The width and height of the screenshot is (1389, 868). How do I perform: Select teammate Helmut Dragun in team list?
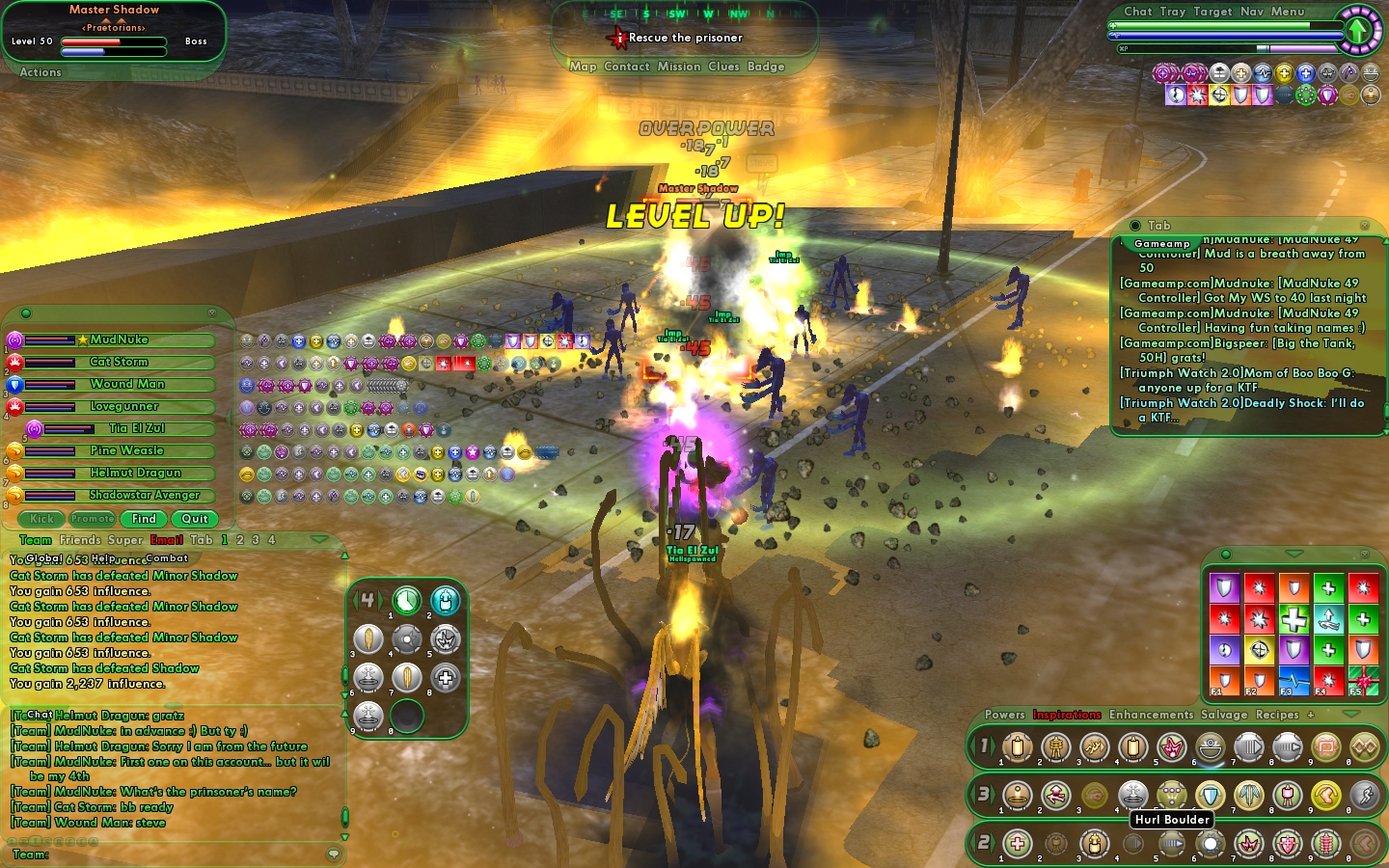pyautogui.click(x=135, y=474)
